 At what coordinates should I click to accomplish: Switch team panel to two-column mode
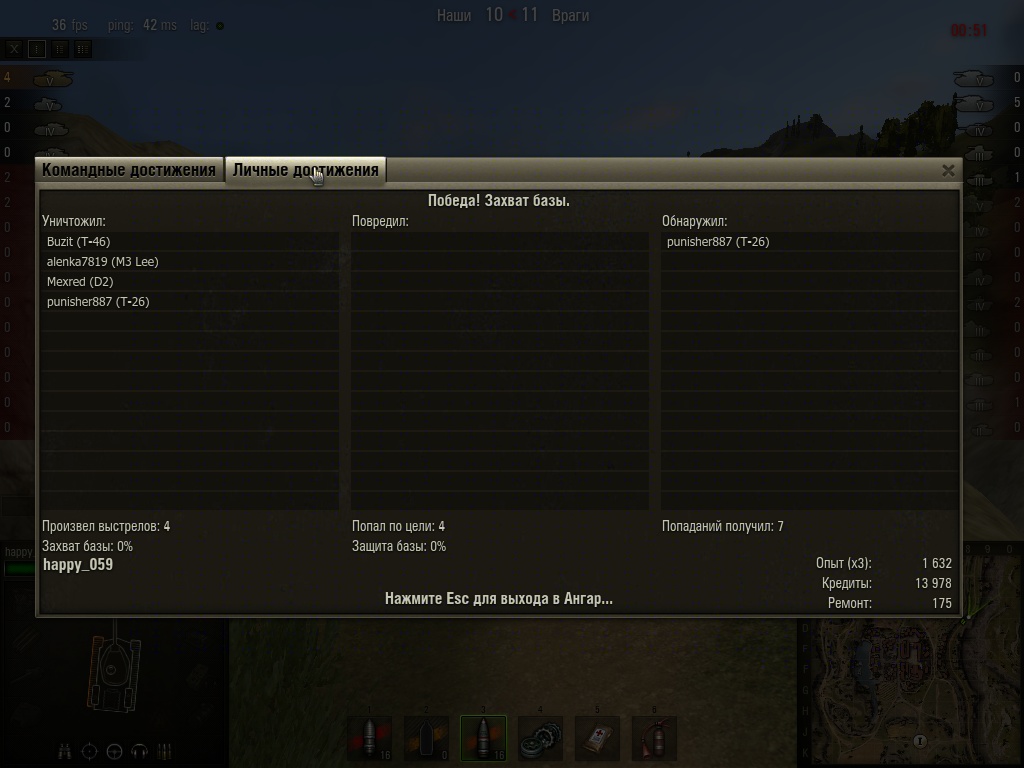pos(60,48)
